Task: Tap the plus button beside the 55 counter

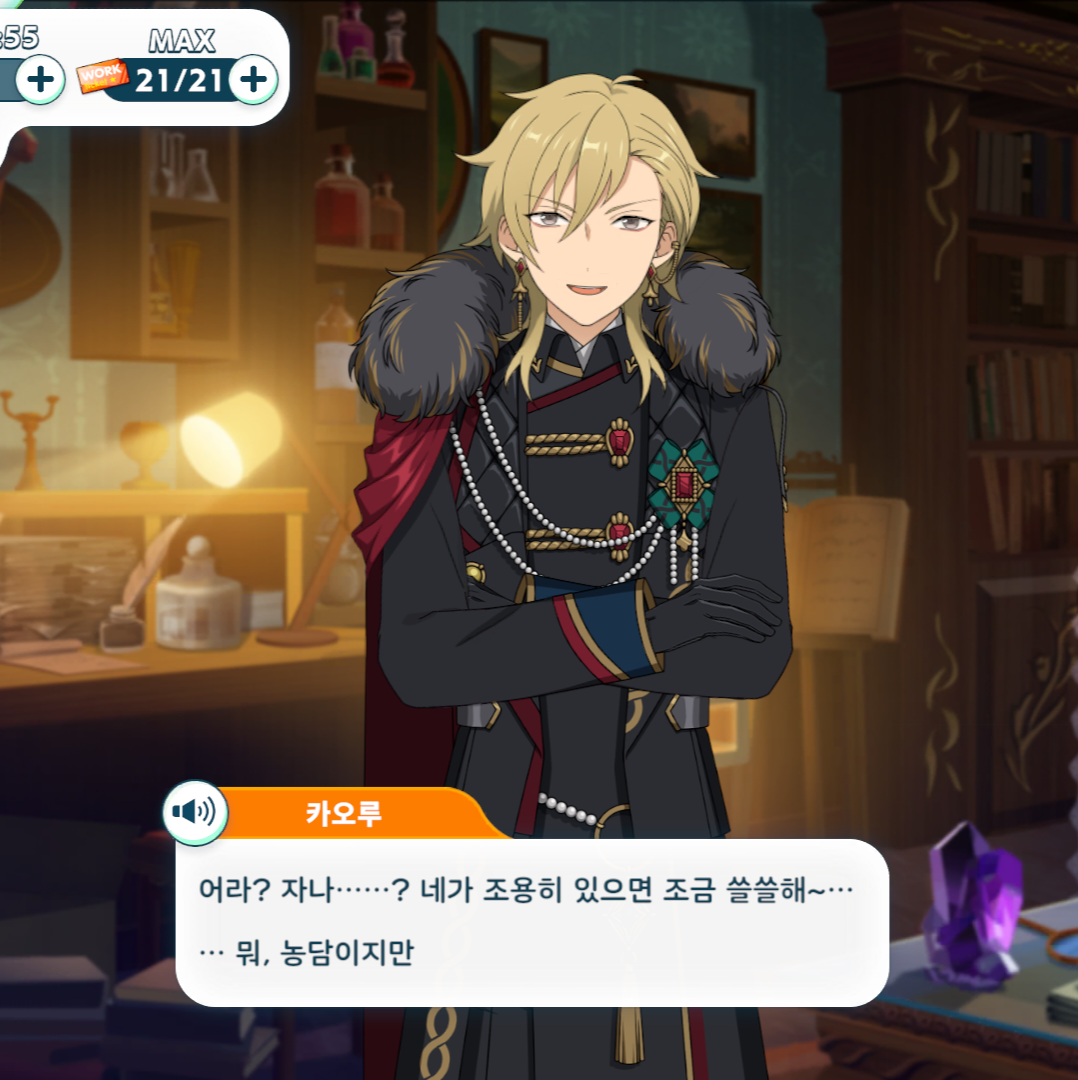Action: pos(41,79)
